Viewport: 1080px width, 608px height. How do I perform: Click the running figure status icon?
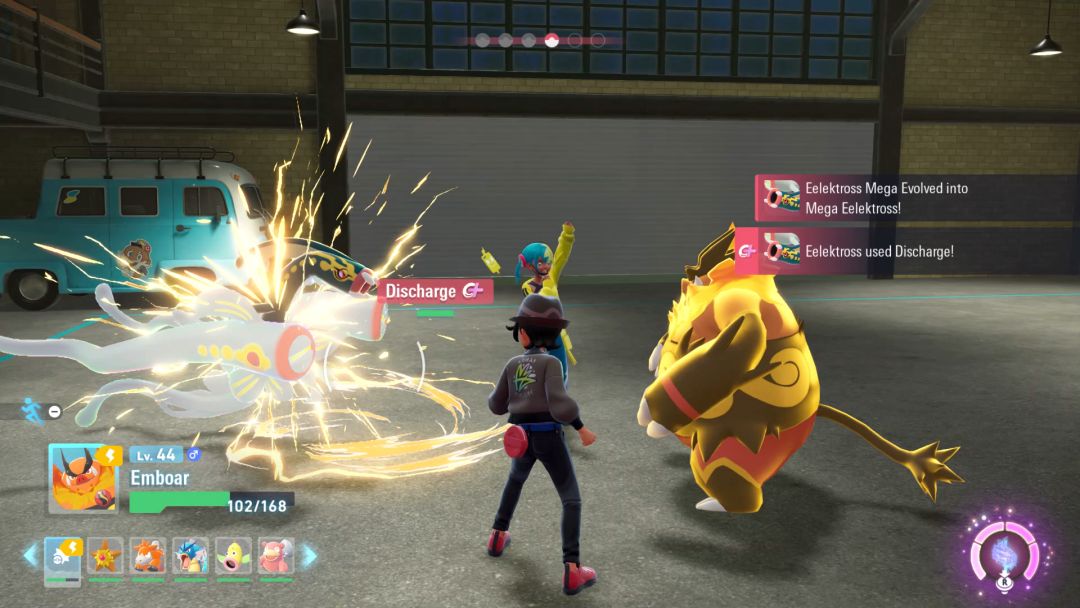[x=31, y=410]
